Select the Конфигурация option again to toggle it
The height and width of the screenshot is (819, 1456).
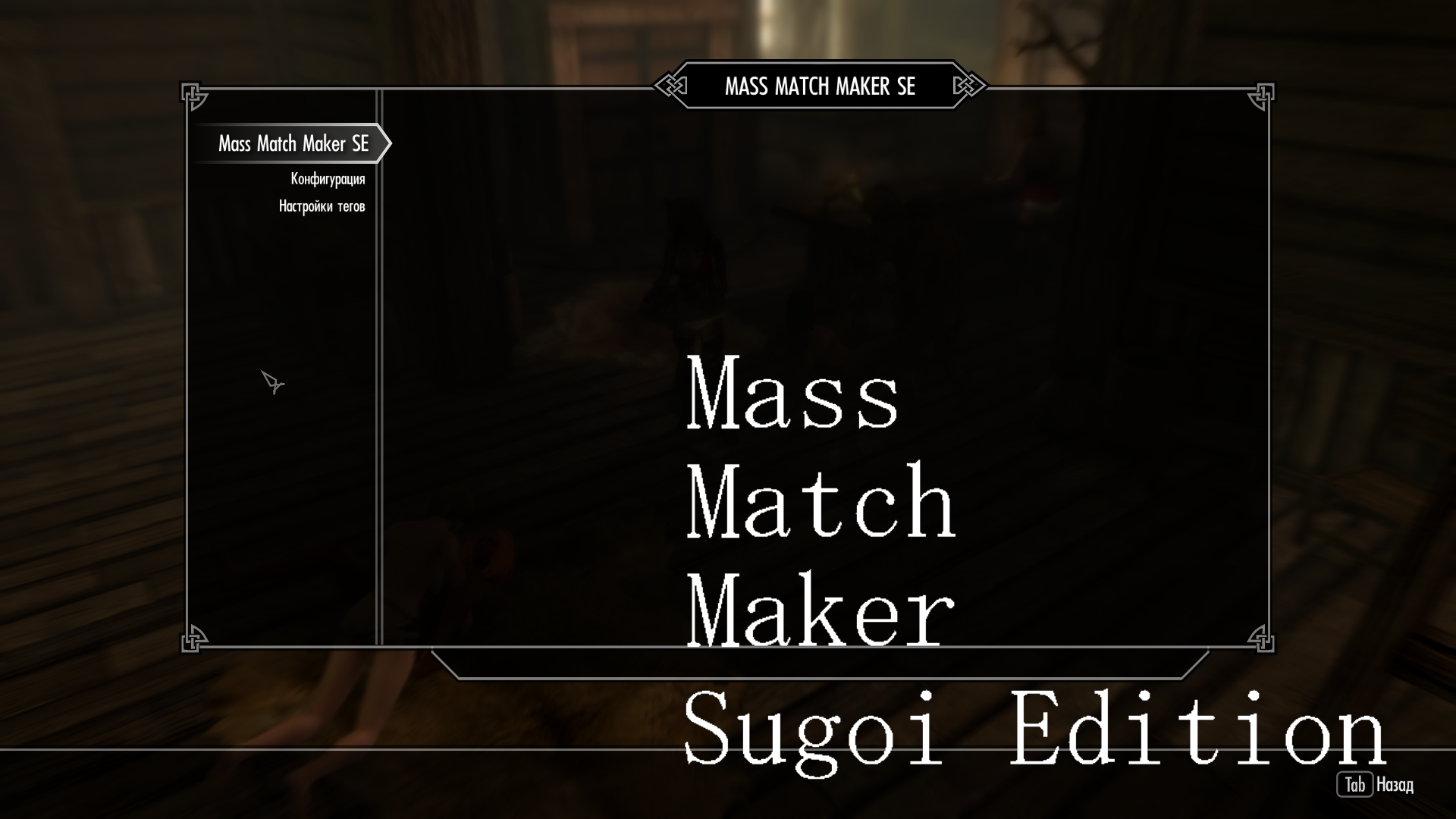(x=328, y=180)
